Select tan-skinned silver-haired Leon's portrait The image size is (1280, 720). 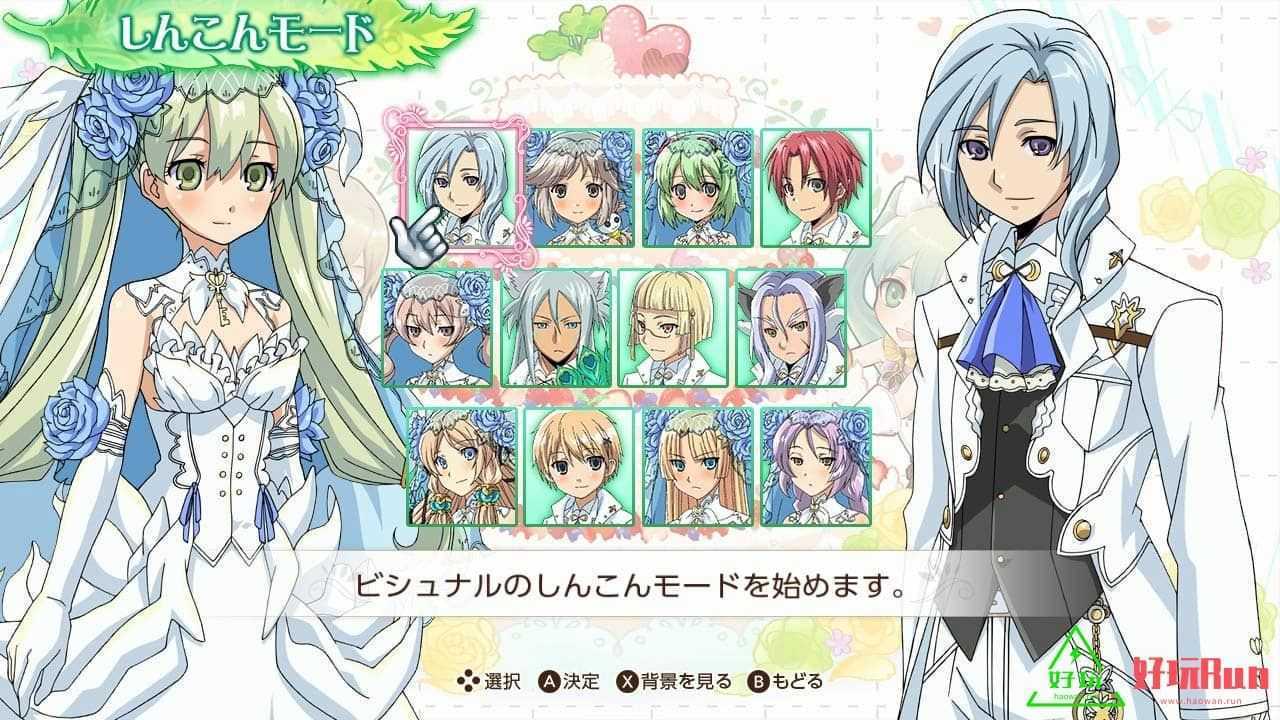[556, 327]
